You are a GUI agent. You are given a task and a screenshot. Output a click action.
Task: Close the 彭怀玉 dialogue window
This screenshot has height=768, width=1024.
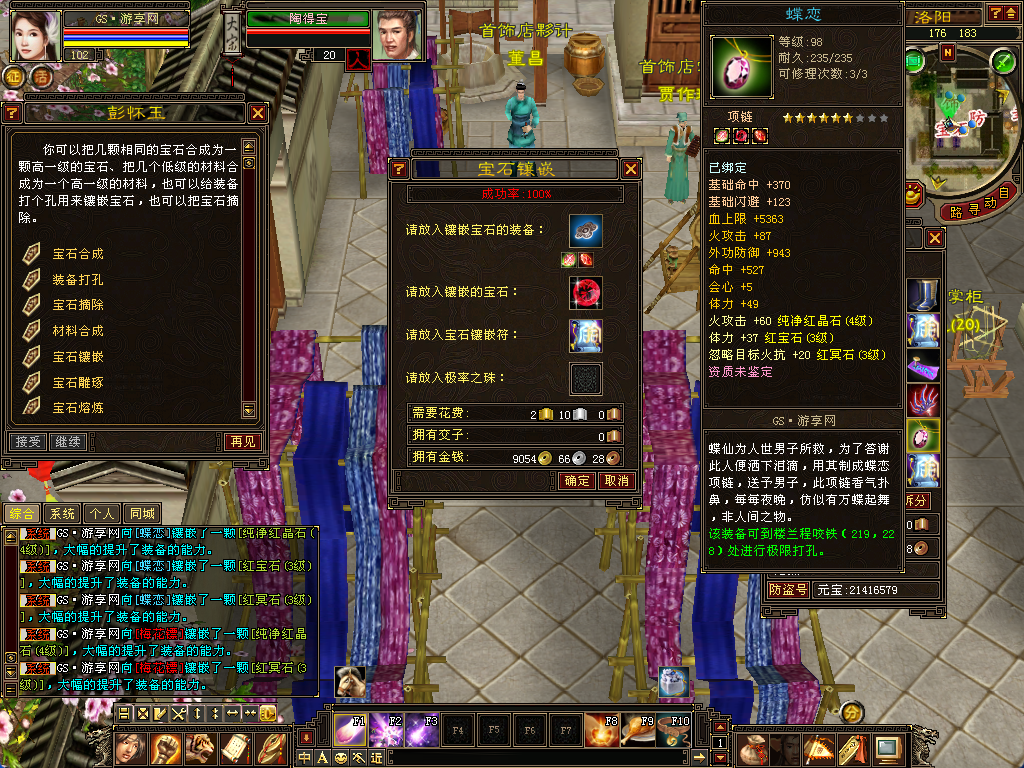(x=258, y=113)
